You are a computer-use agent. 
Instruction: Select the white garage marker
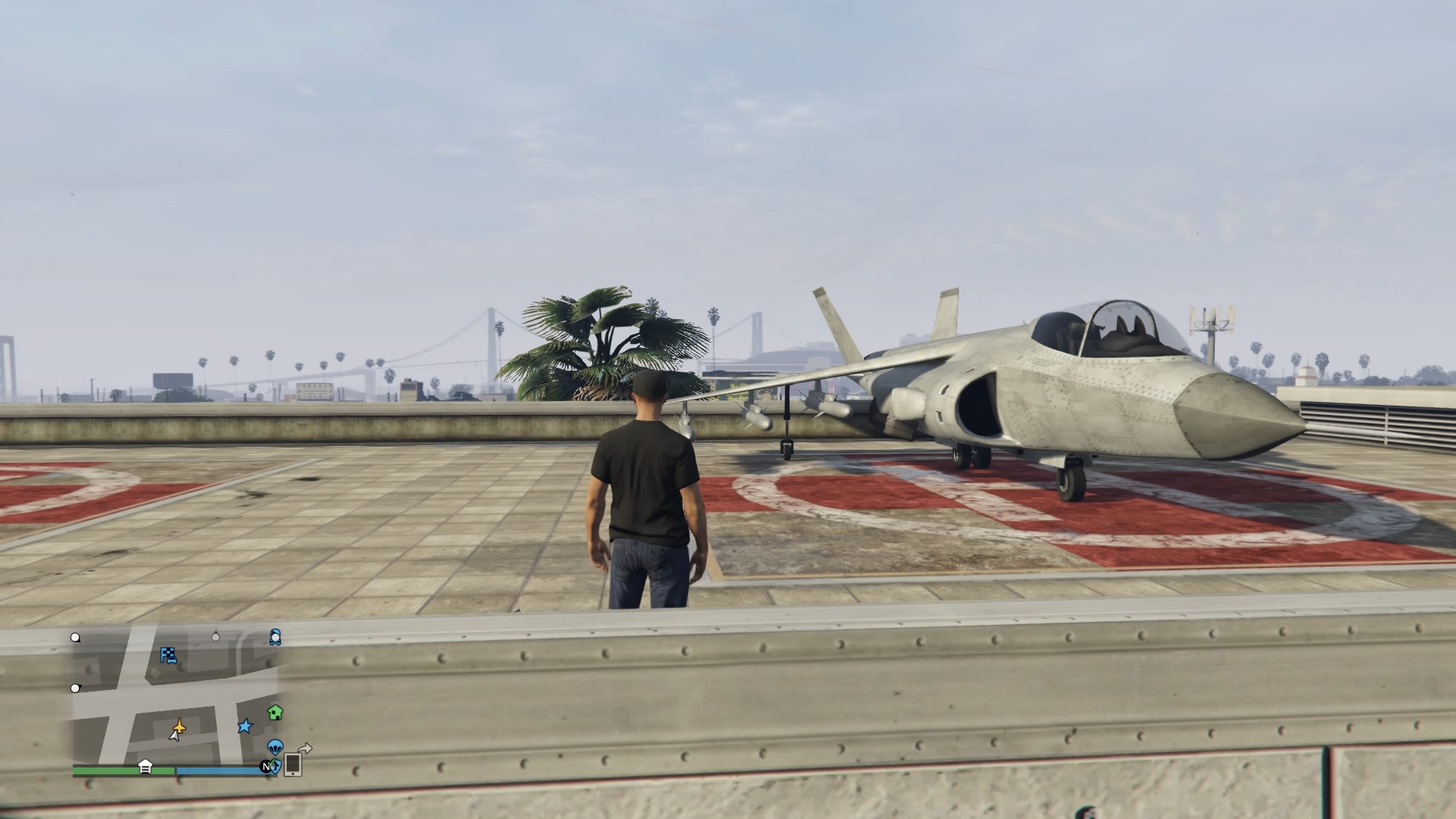click(x=145, y=767)
